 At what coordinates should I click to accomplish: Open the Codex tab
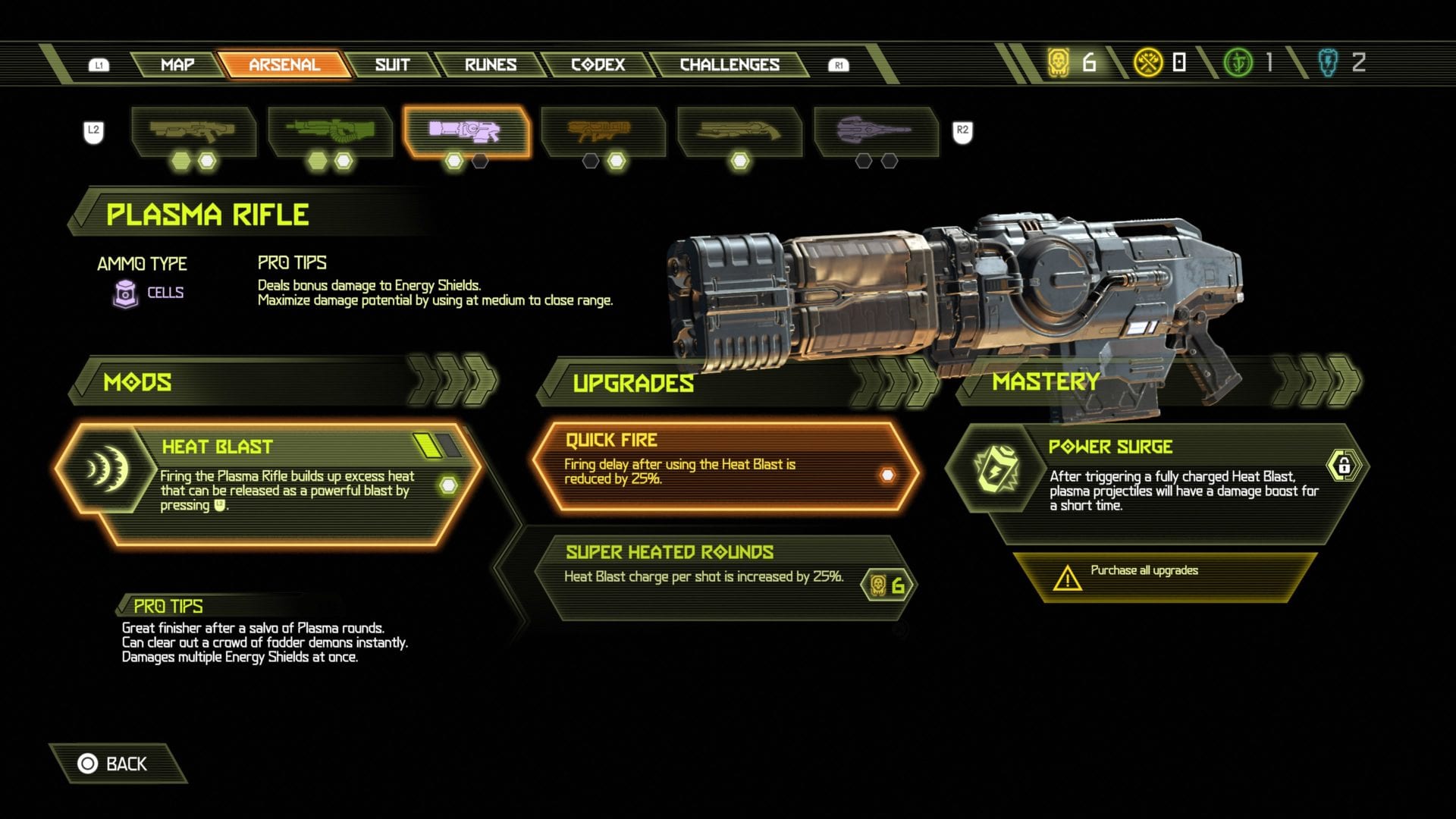tap(598, 64)
